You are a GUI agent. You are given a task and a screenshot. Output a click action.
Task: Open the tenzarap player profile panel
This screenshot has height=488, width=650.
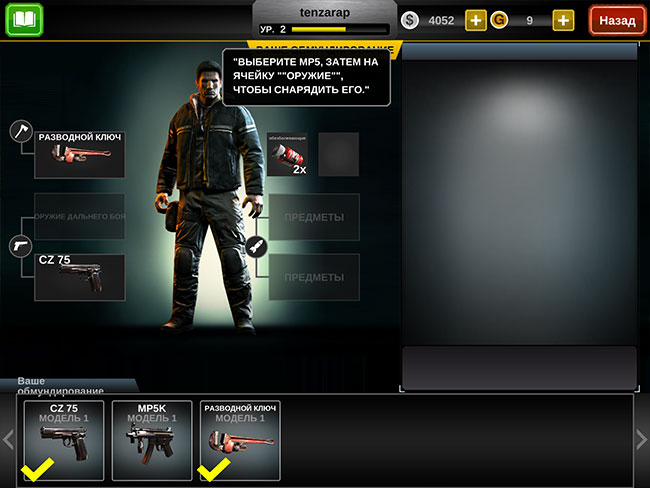[x=322, y=20]
